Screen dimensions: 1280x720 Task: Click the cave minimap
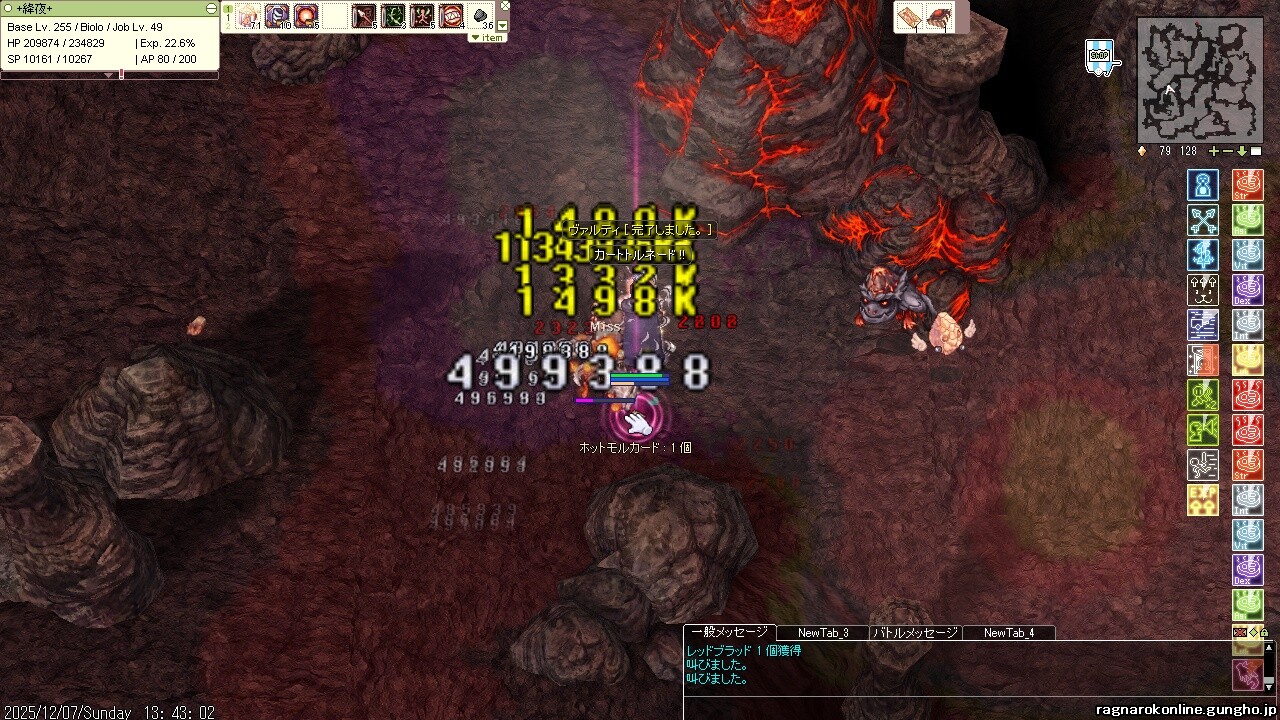[x=1199, y=80]
